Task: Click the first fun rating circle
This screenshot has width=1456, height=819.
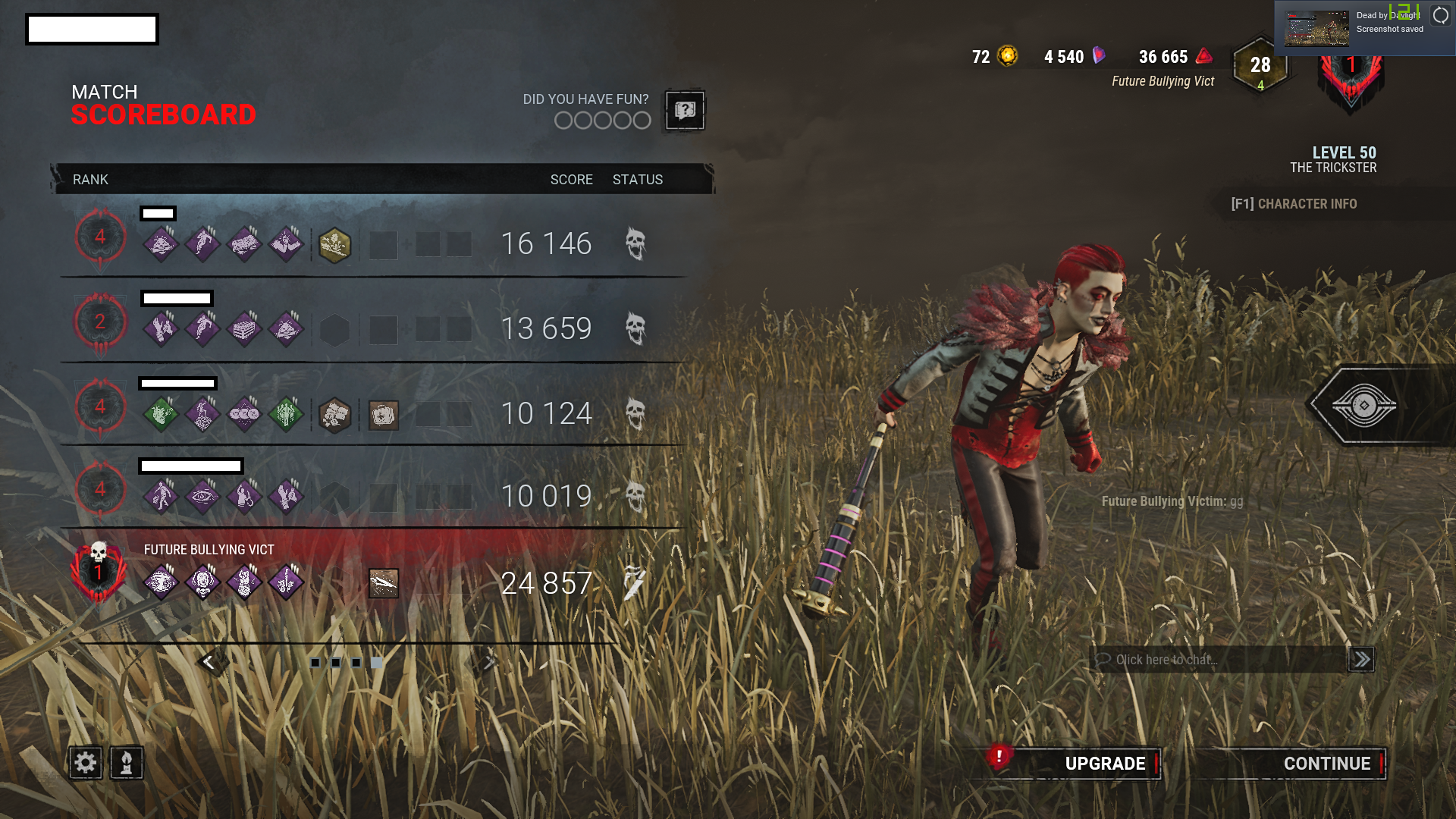Action: 563,120
